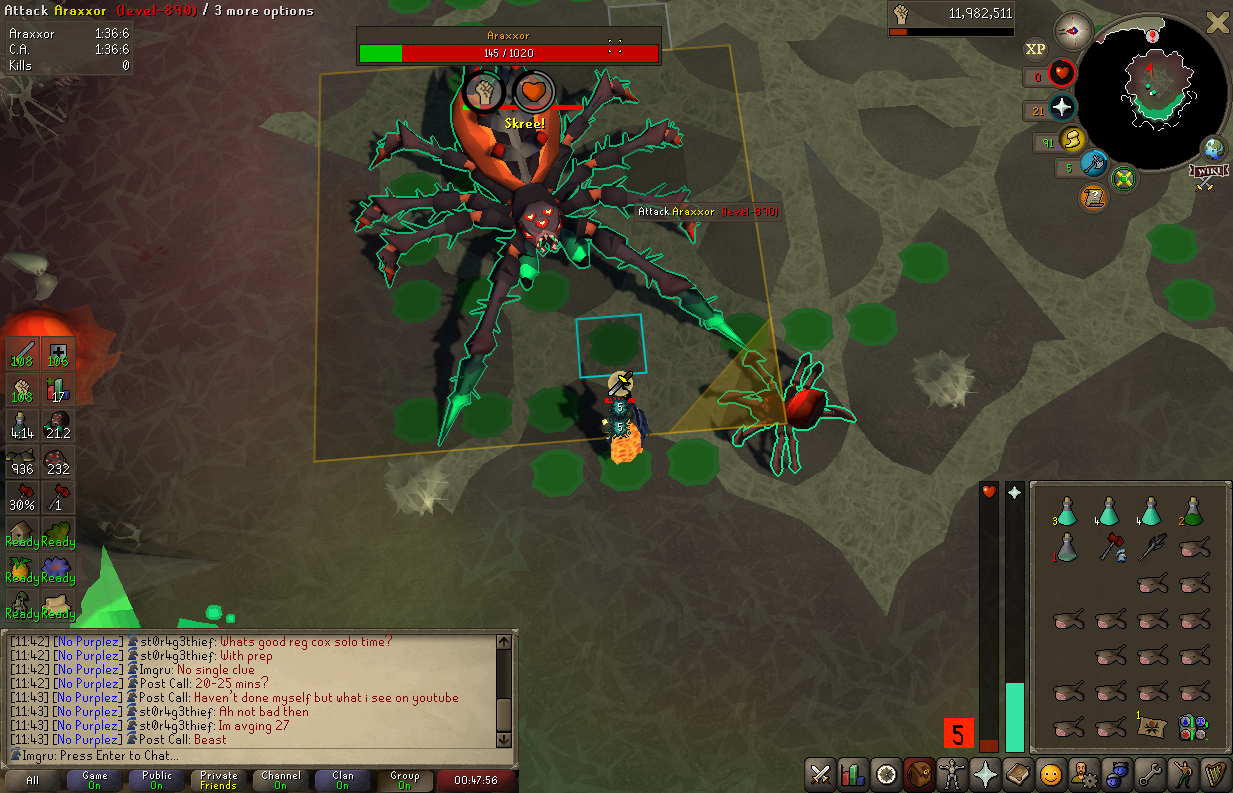1233x793 pixels.
Task: Show All chat messages tab
Action: point(33,780)
